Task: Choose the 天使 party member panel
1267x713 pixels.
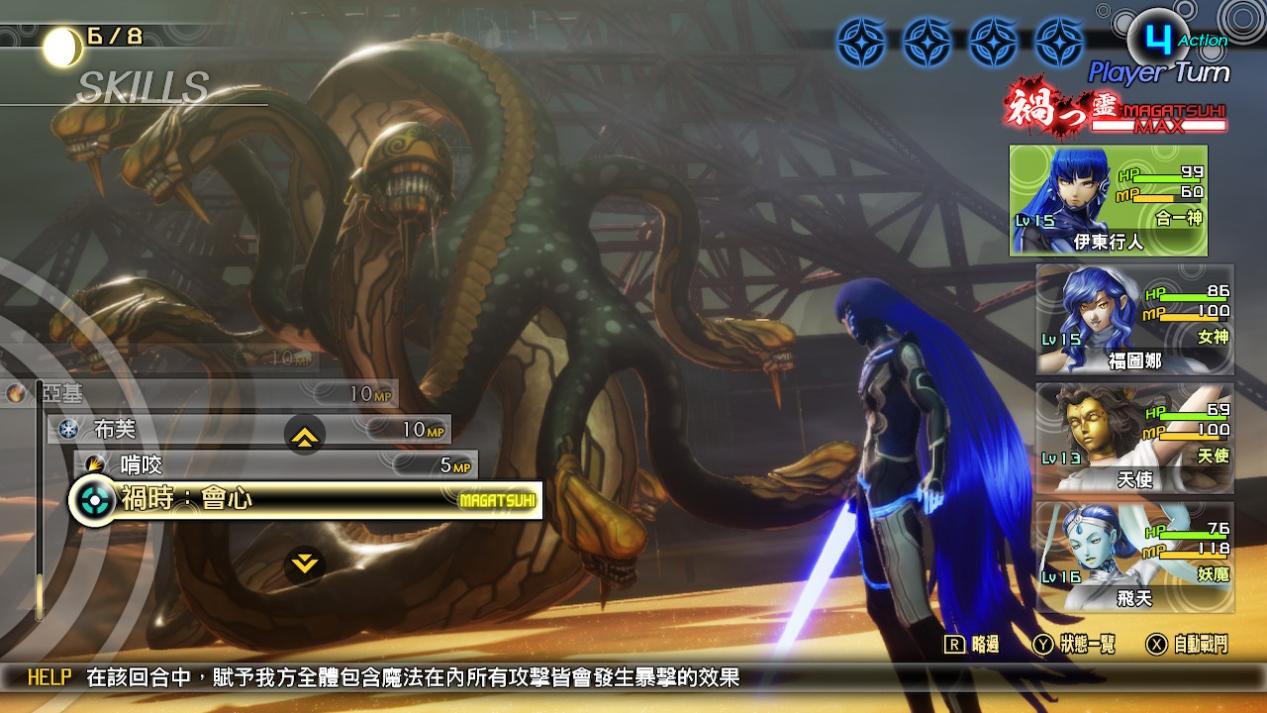Action: click(x=1134, y=438)
